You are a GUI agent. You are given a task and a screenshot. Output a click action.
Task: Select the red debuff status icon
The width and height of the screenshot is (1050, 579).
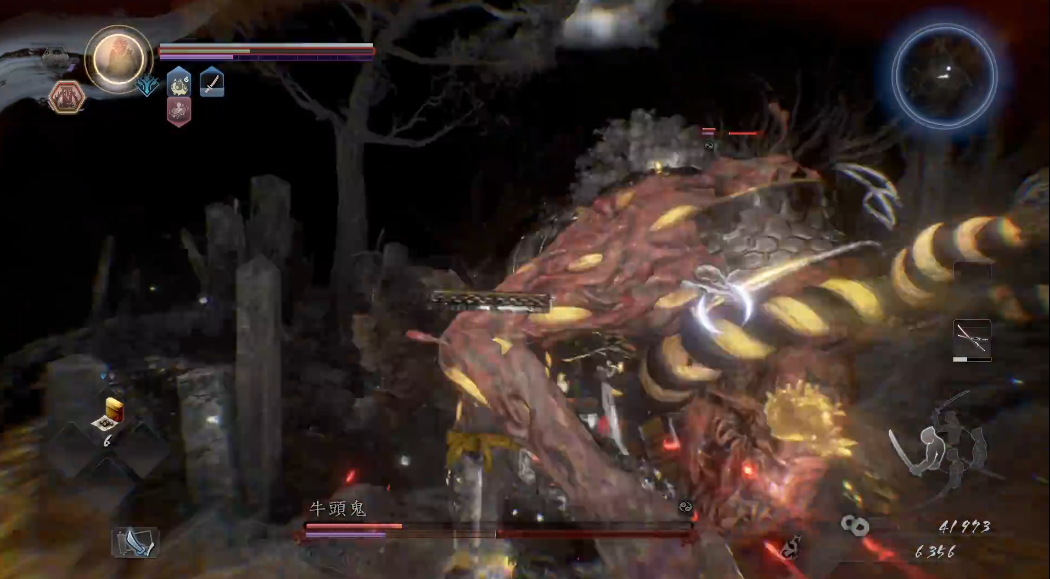[179, 111]
